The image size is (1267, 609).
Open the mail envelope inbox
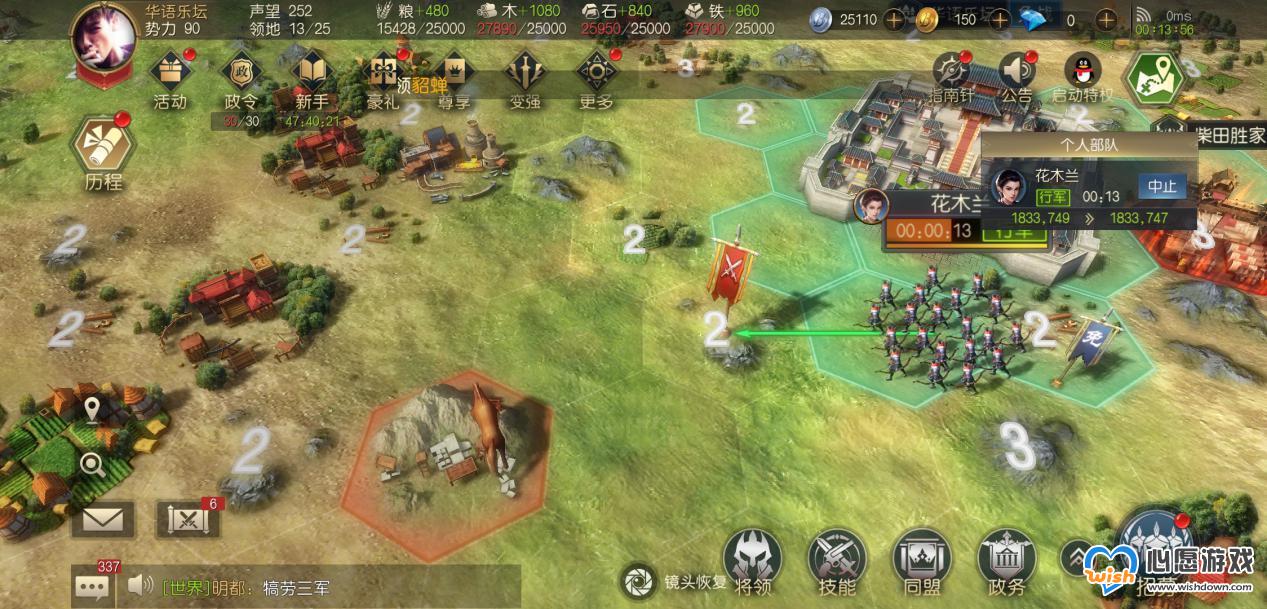(x=102, y=519)
